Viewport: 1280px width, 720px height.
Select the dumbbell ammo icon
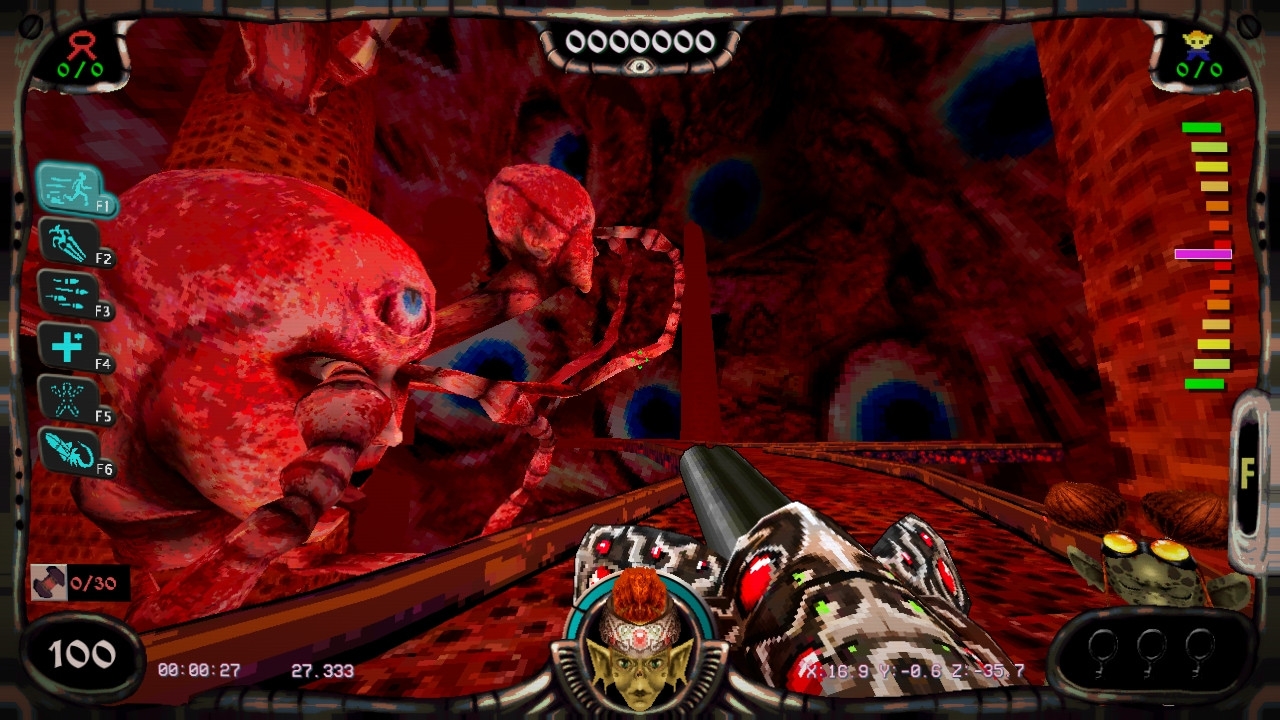47,584
